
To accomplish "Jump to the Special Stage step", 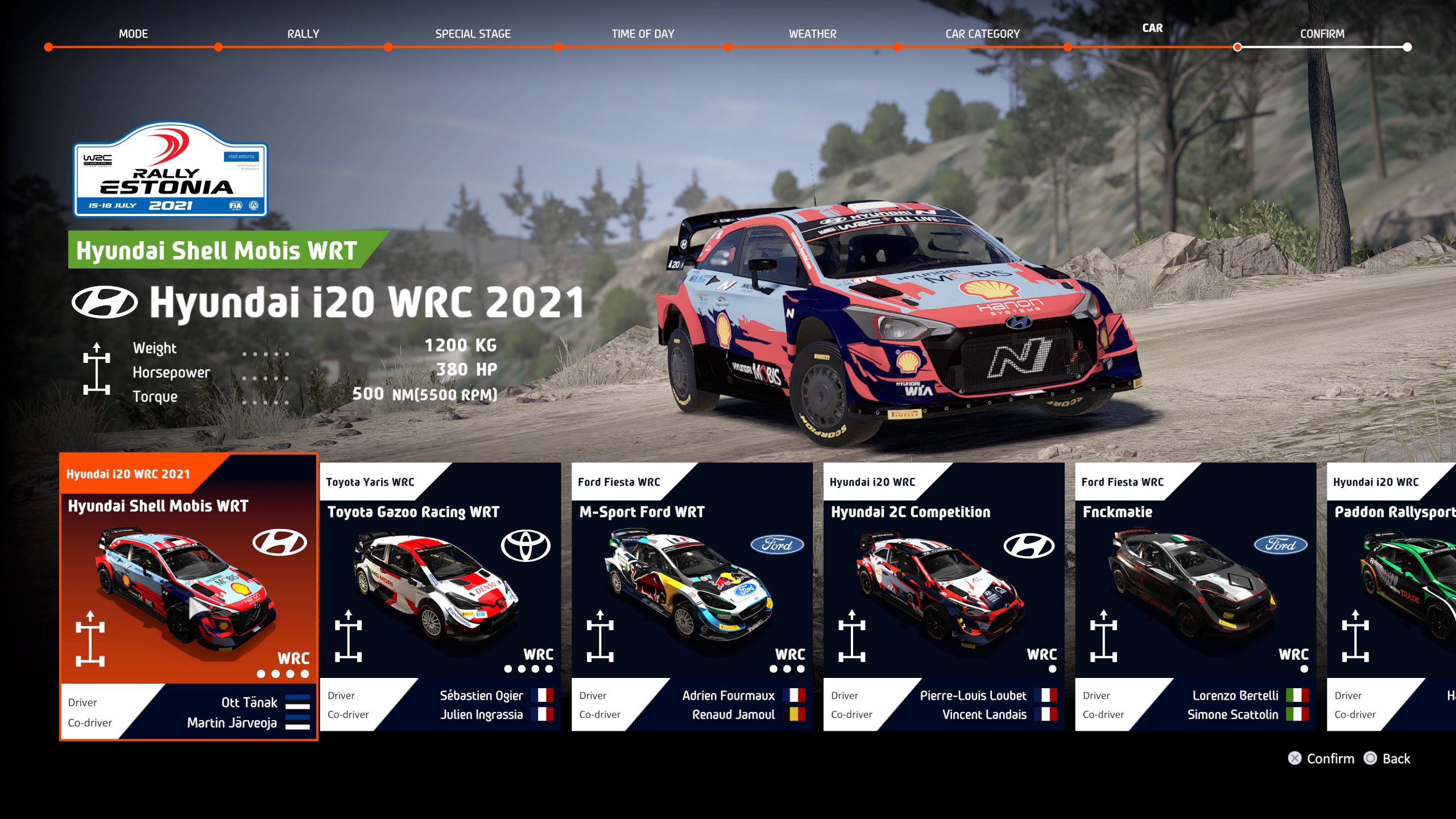I will (x=473, y=34).
